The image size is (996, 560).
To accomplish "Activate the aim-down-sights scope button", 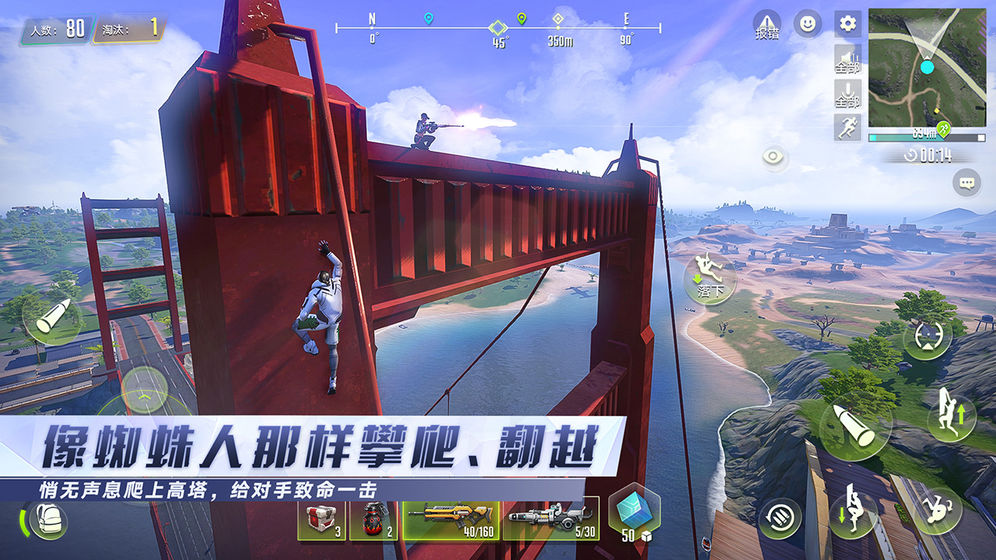I will click(926, 337).
